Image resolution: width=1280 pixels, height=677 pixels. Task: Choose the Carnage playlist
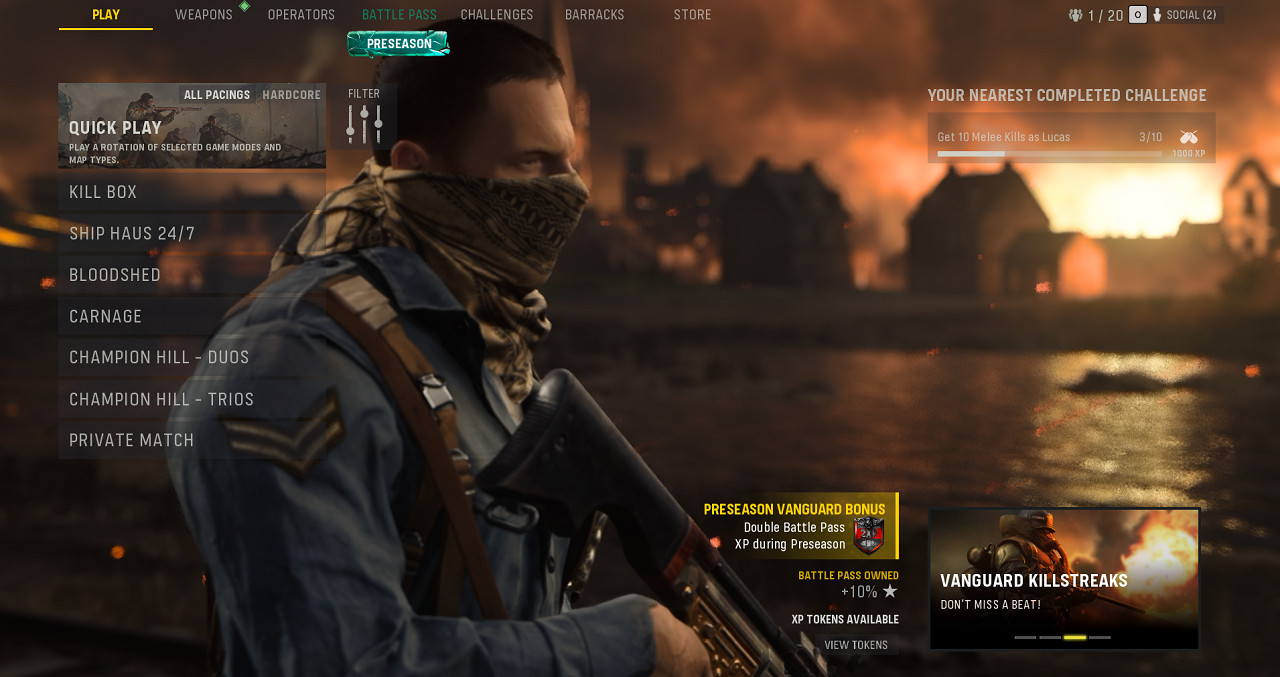point(190,317)
